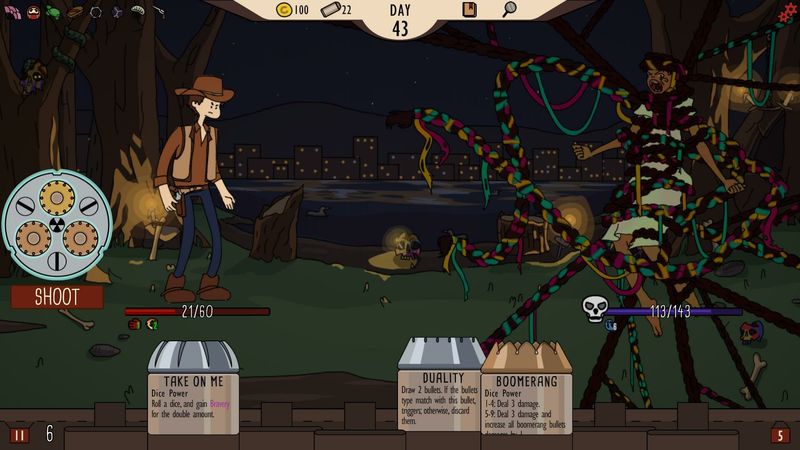Click the revolver cylinder
800x450 pixels.
[x=56, y=223]
